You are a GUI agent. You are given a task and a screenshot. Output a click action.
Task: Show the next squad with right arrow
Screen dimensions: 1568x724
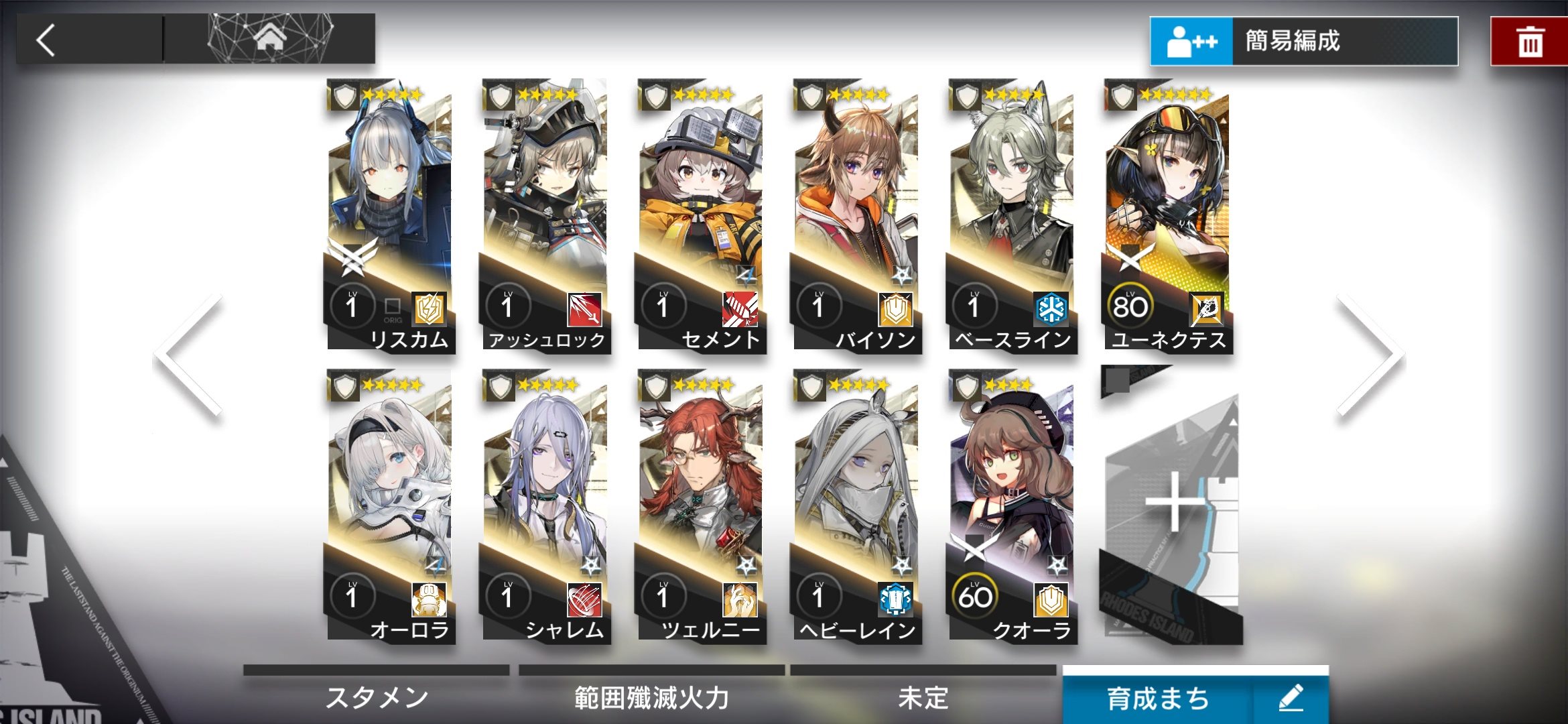[1370, 355]
